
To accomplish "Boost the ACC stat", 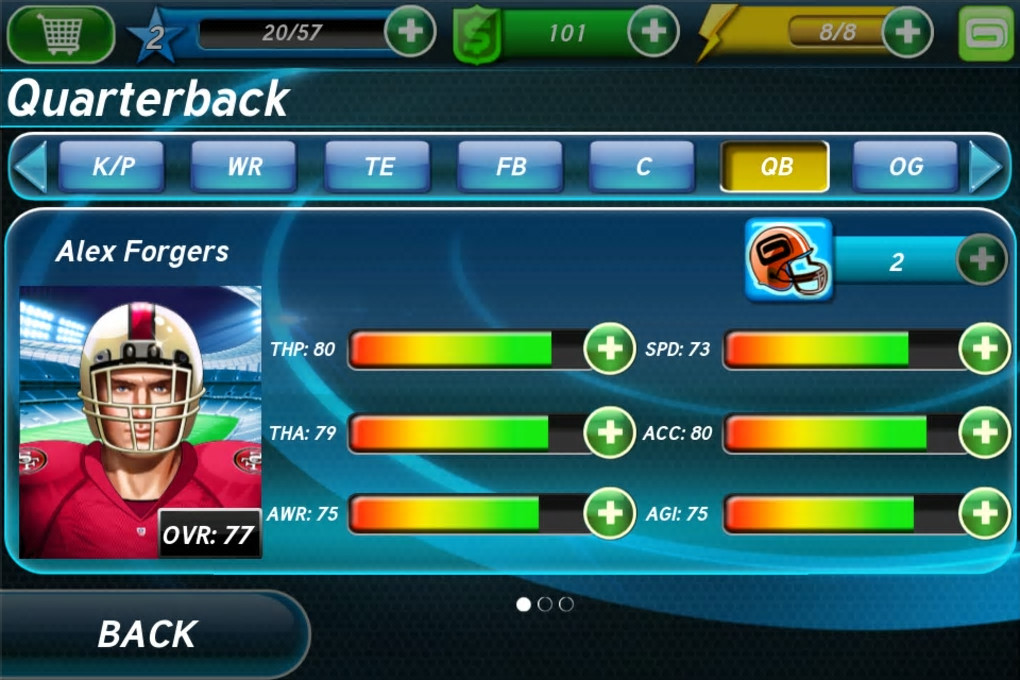I will click(x=984, y=432).
